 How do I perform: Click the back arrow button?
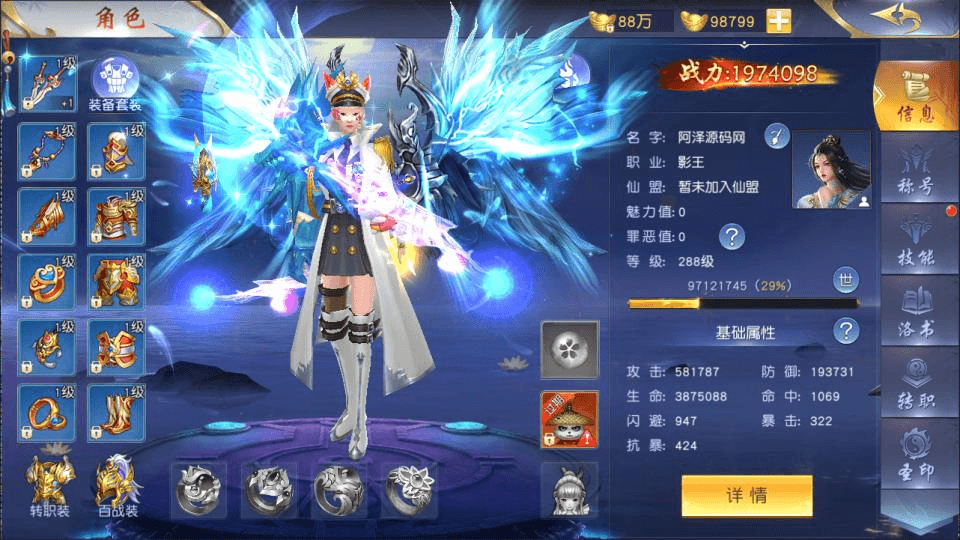click(893, 19)
